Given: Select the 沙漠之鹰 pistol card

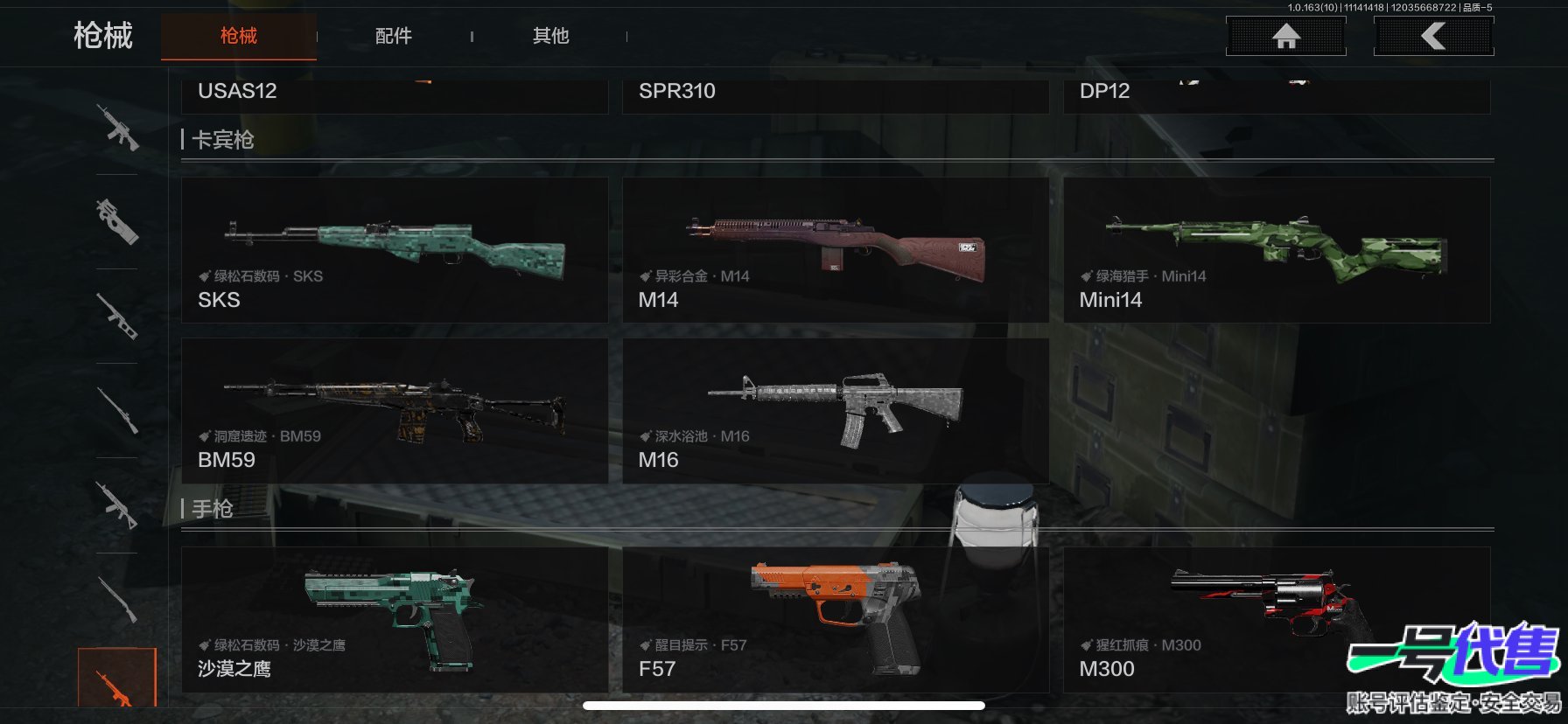Looking at the screenshot, I should (395, 620).
